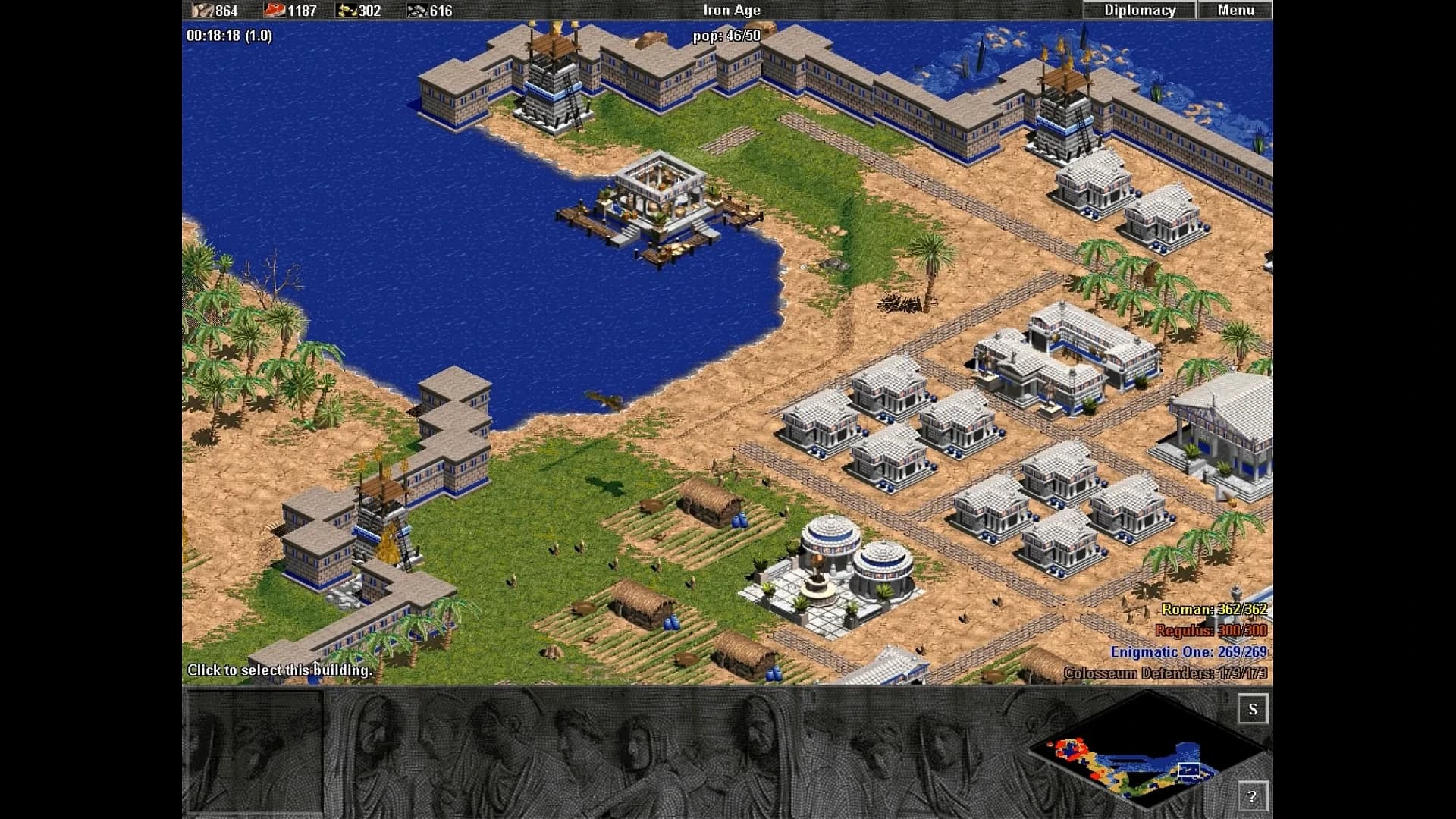The image size is (1456, 819).
Task: Click the Iron Age label
Action: [x=730, y=11]
